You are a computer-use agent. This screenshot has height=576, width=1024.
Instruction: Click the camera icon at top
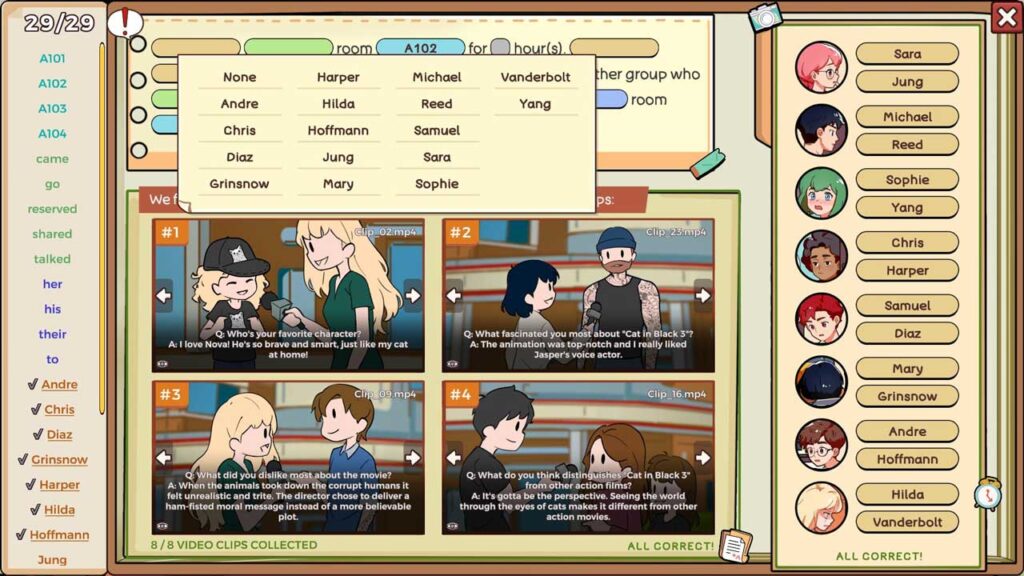click(765, 17)
